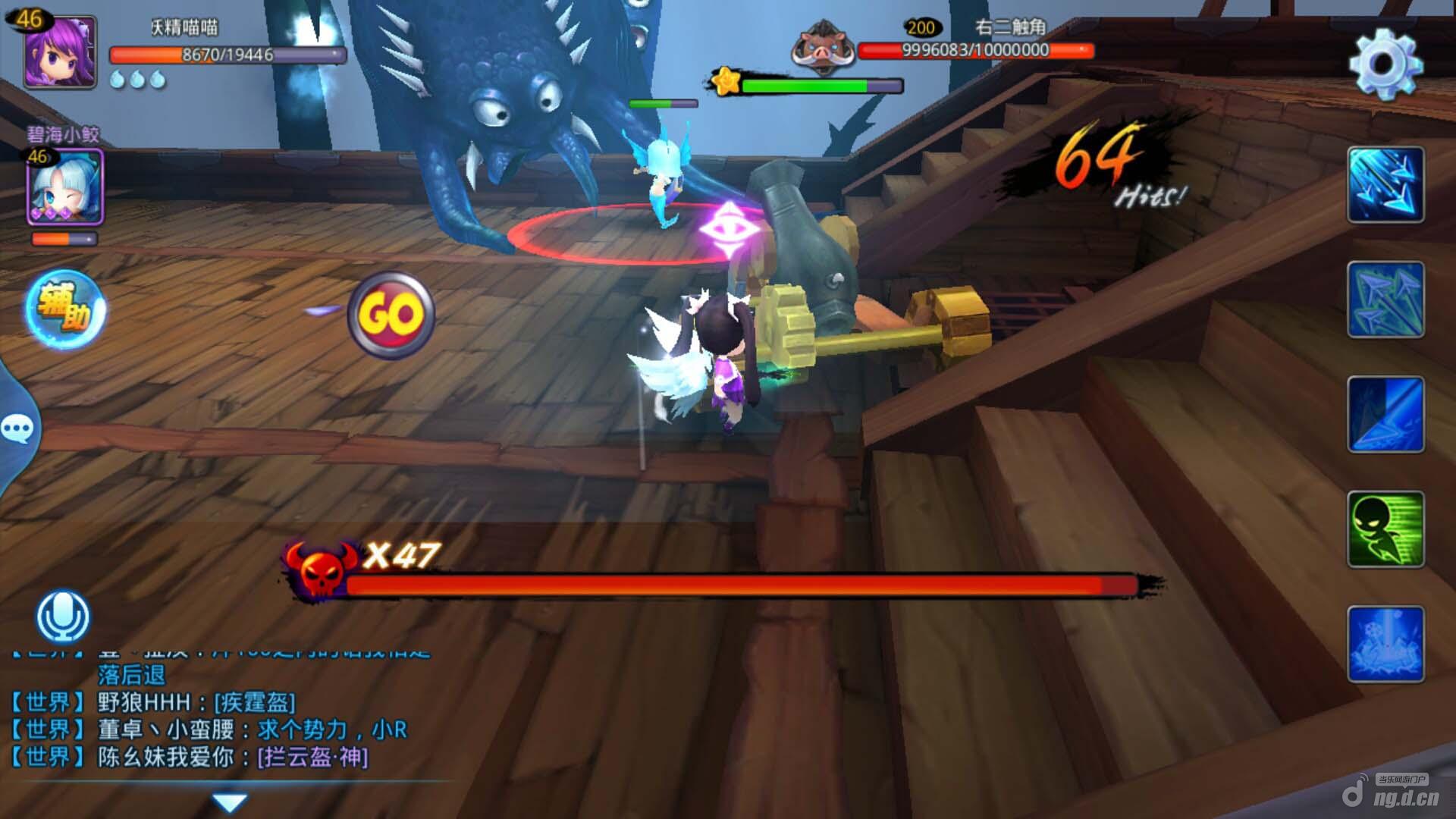
Task: Trigger the blue single-arrow slash skill
Action: point(1385,415)
